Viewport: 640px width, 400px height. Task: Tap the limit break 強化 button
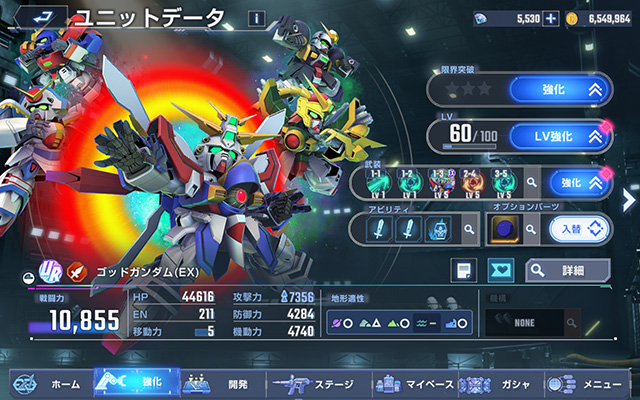[x=559, y=90]
